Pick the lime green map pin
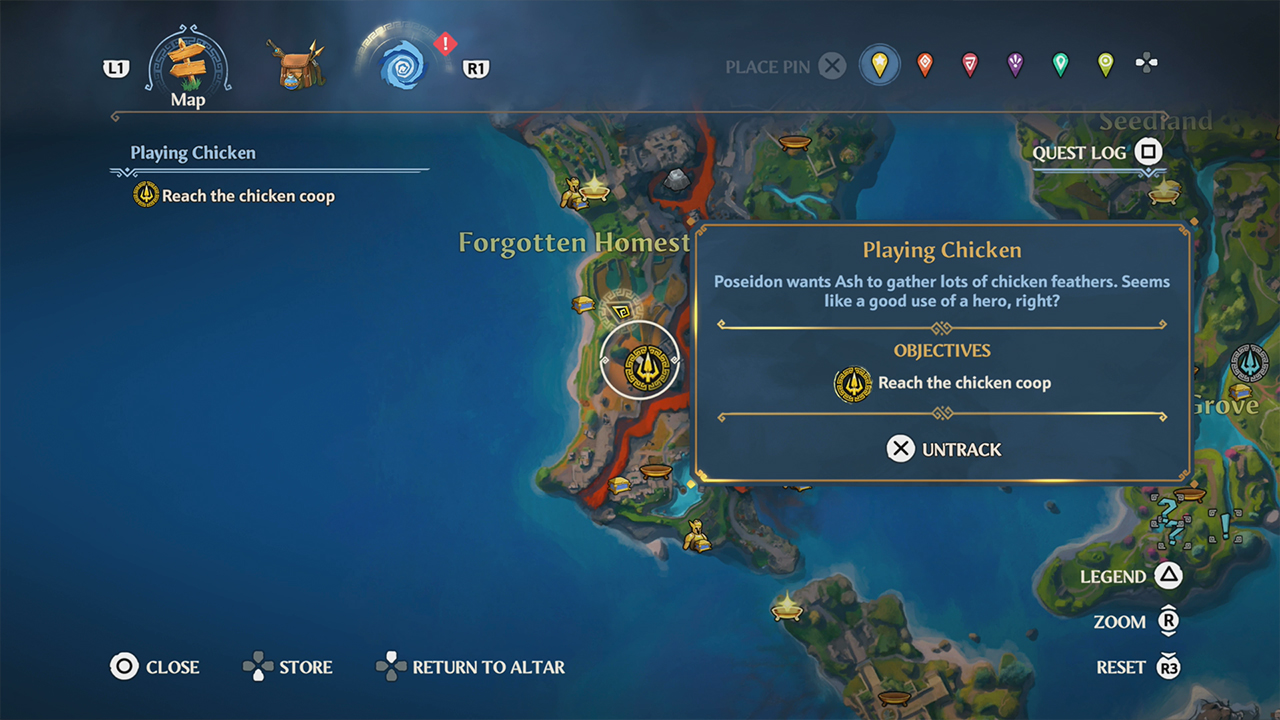 pyautogui.click(x=1105, y=66)
